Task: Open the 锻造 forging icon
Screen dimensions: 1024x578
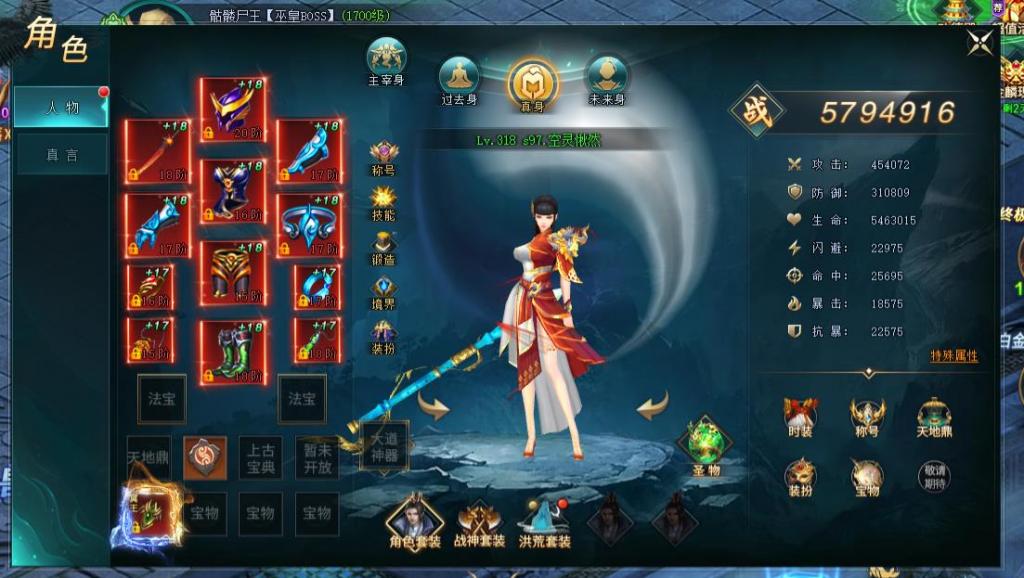Action: point(383,242)
